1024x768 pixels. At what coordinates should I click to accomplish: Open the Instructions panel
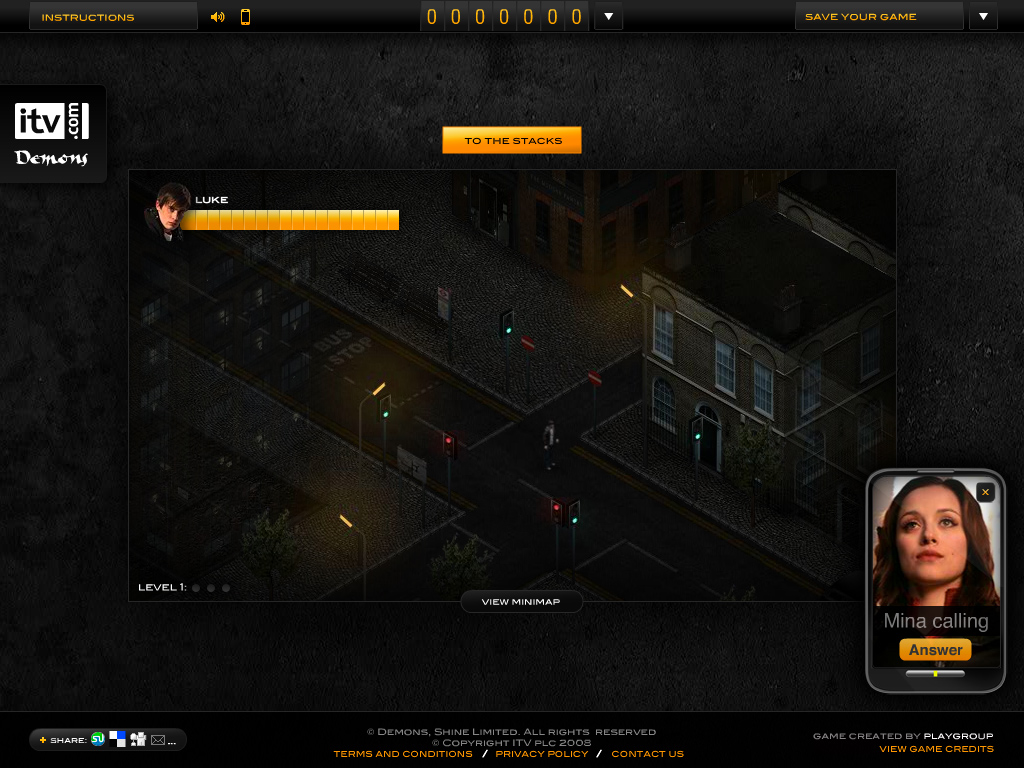click(112, 17)
